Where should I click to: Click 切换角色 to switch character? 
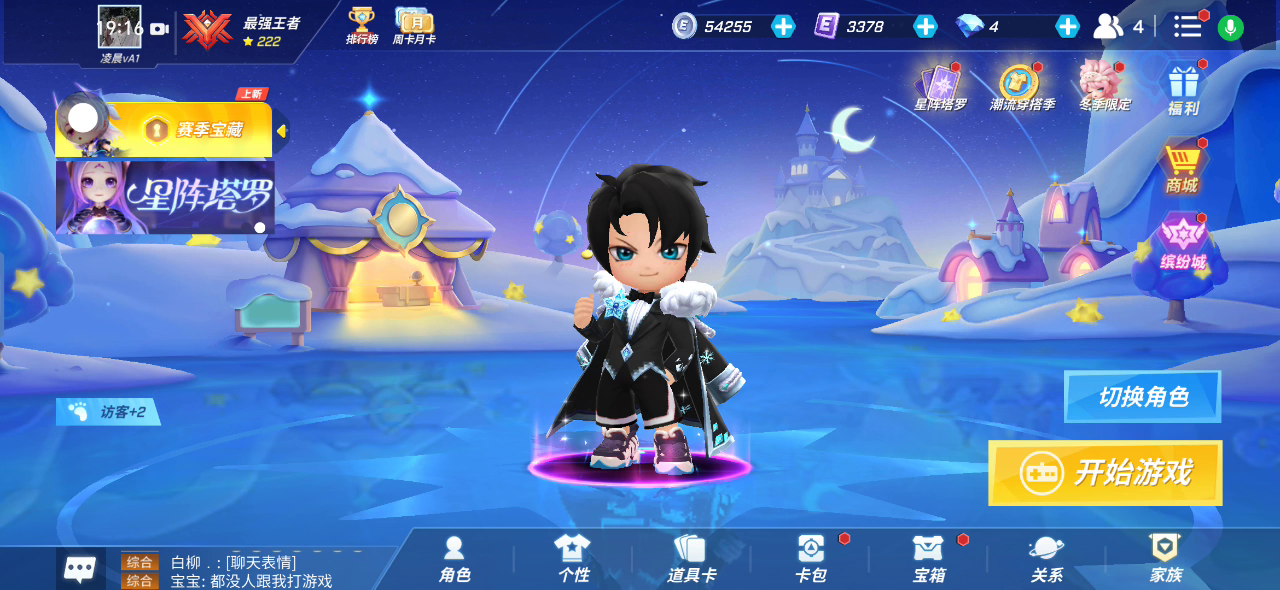point(1142,397)
